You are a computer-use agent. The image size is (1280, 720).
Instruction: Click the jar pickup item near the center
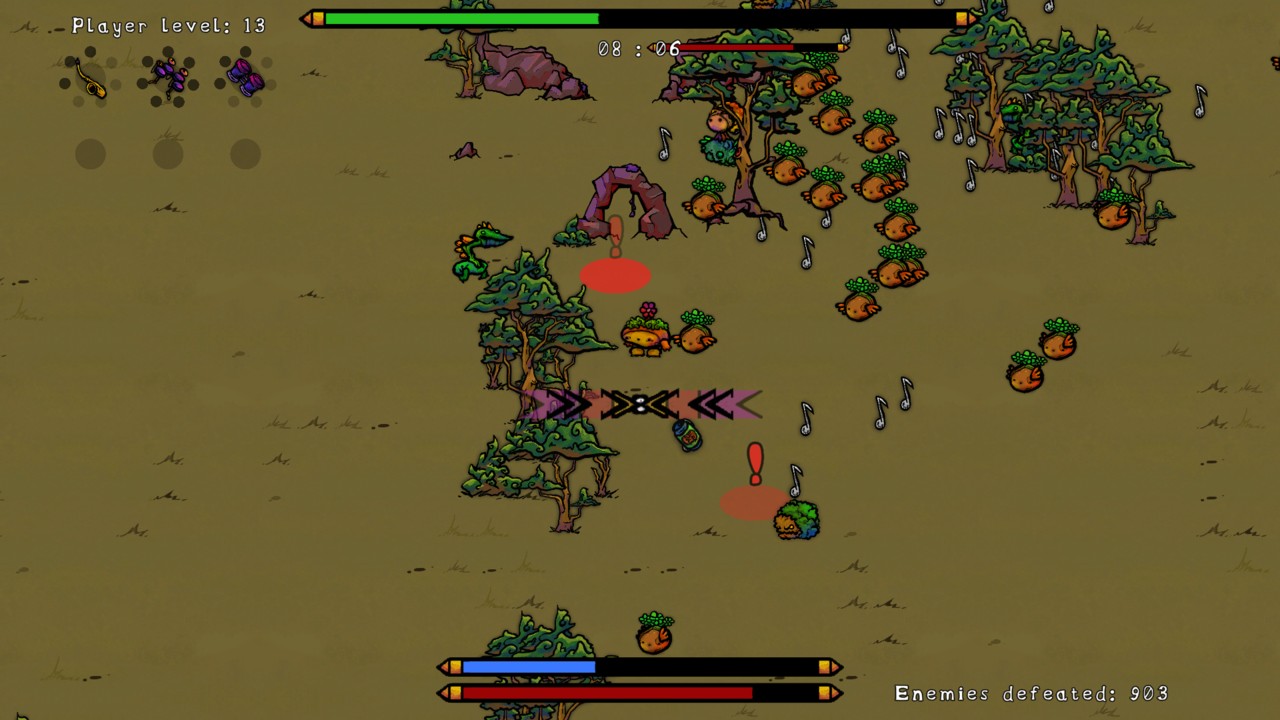(x=687, y=437)
